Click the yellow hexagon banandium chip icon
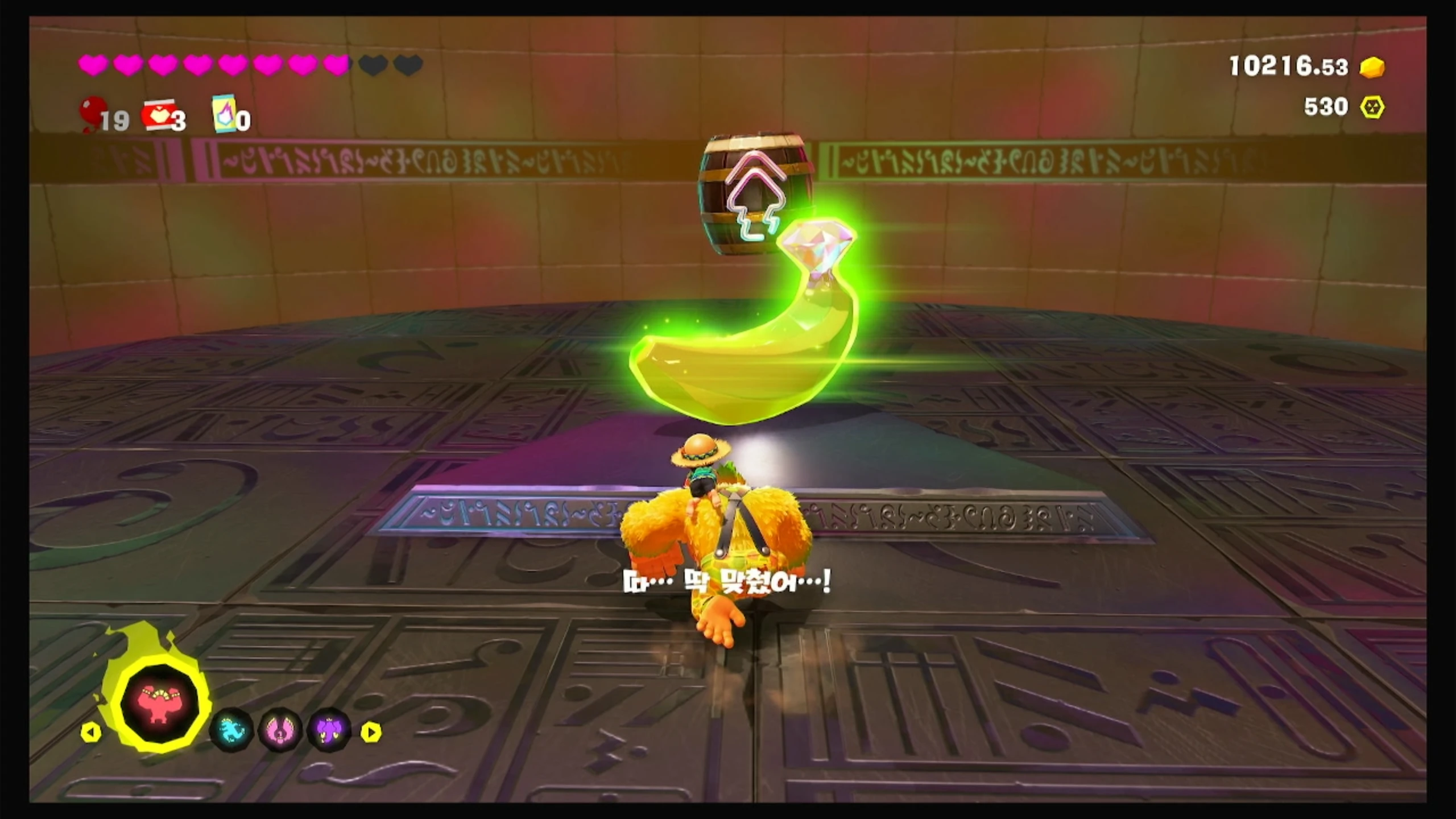1456x819 pixels. point(1372,107)
